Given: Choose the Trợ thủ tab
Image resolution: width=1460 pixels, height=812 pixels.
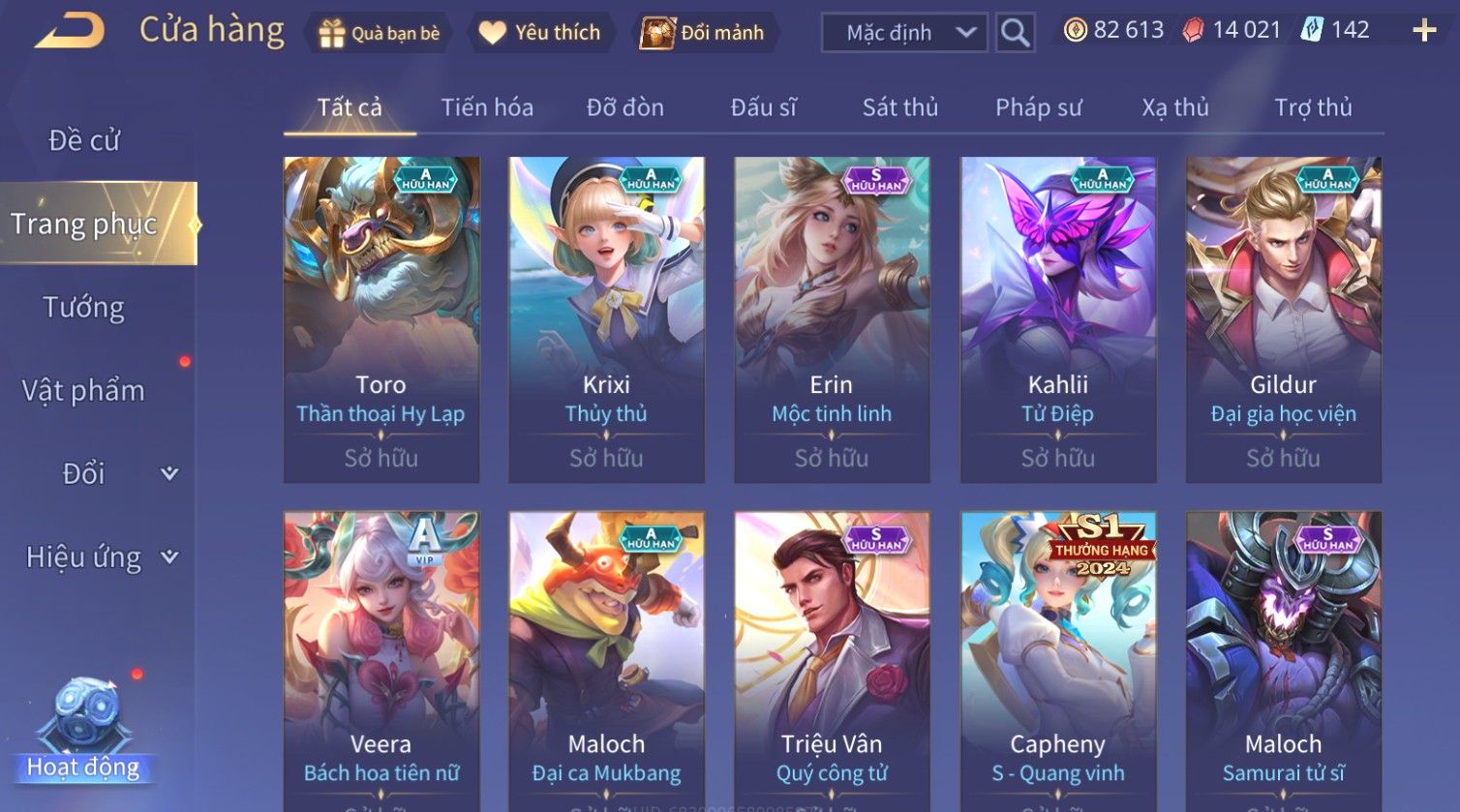Looking at the screenshot, I should pos(1313,107).
